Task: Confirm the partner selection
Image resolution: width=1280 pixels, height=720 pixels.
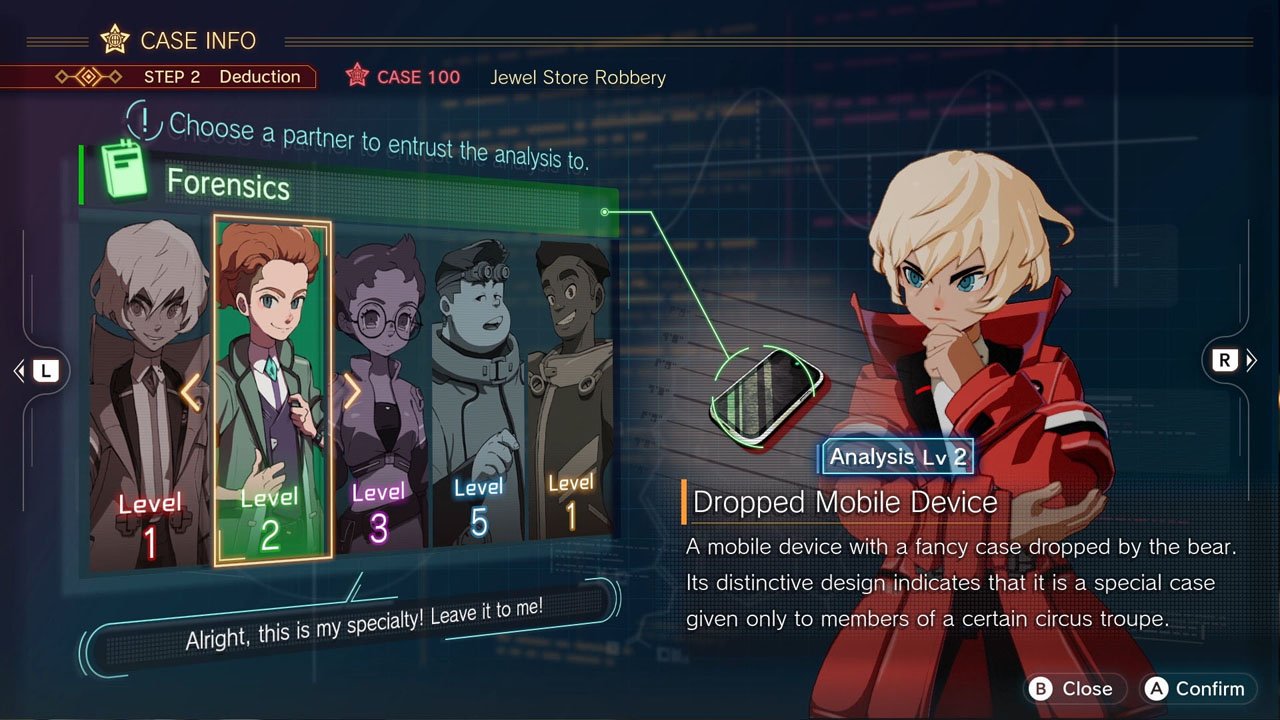Action: click(1198, 688)
